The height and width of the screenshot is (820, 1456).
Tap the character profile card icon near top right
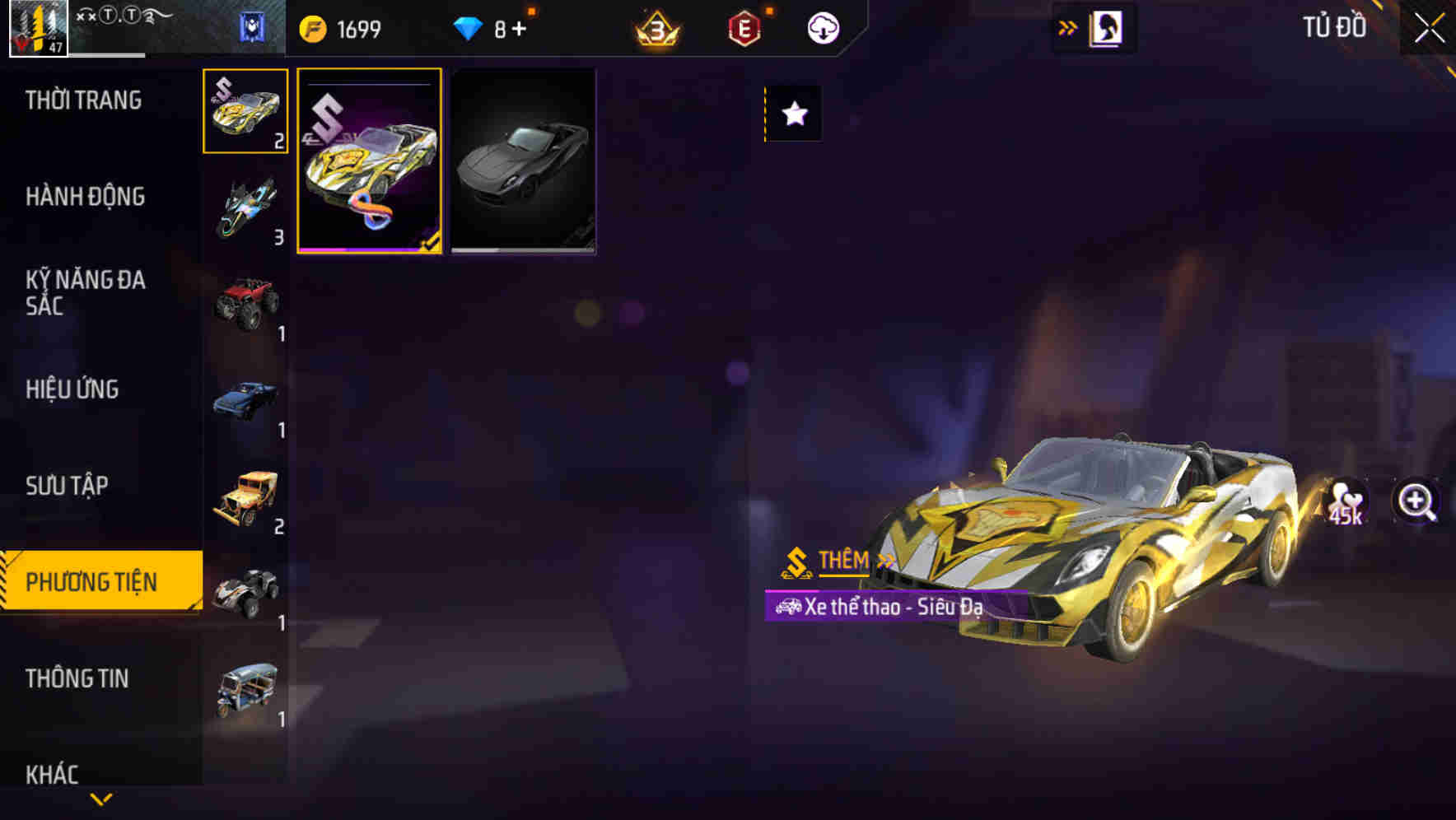[1104, 27]
